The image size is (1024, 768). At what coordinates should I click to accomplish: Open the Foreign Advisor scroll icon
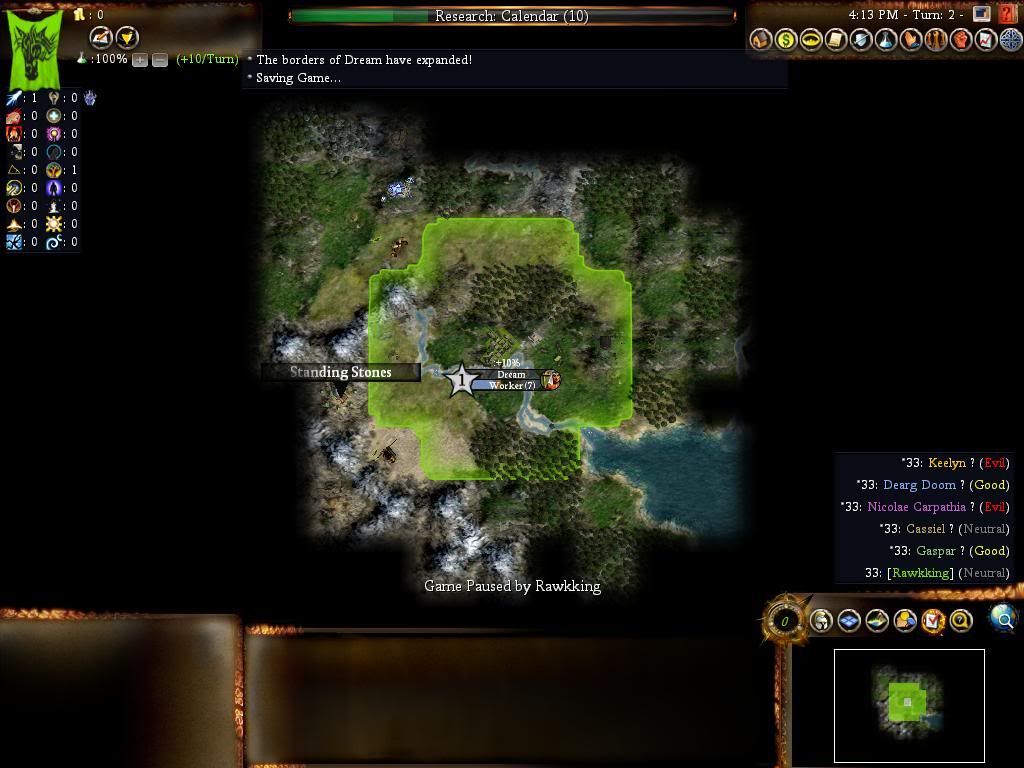pyautogui.click(x=836, y=40)
